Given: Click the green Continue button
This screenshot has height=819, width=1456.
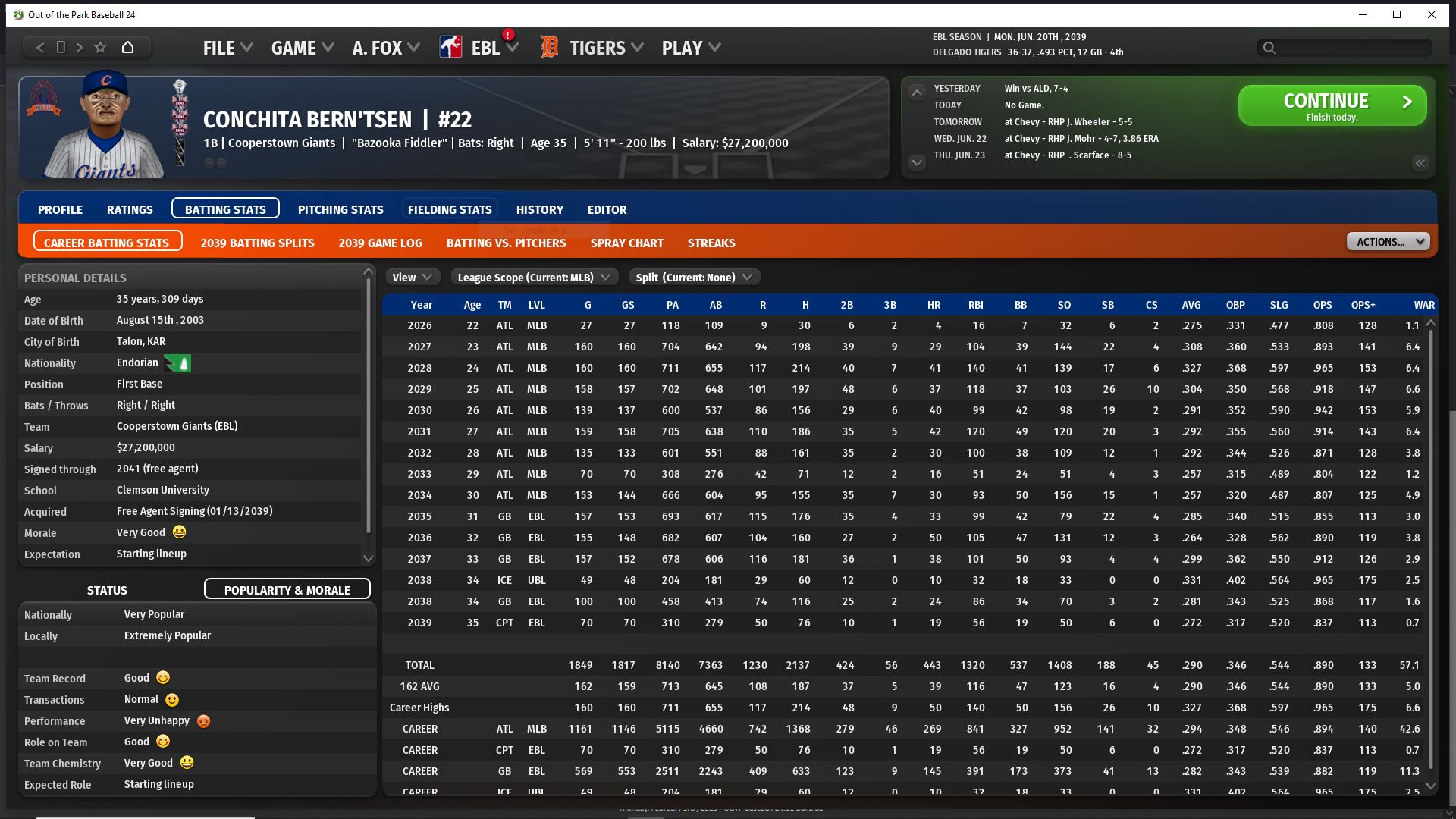Looking at the screenshot, I should pos(1332,105).
